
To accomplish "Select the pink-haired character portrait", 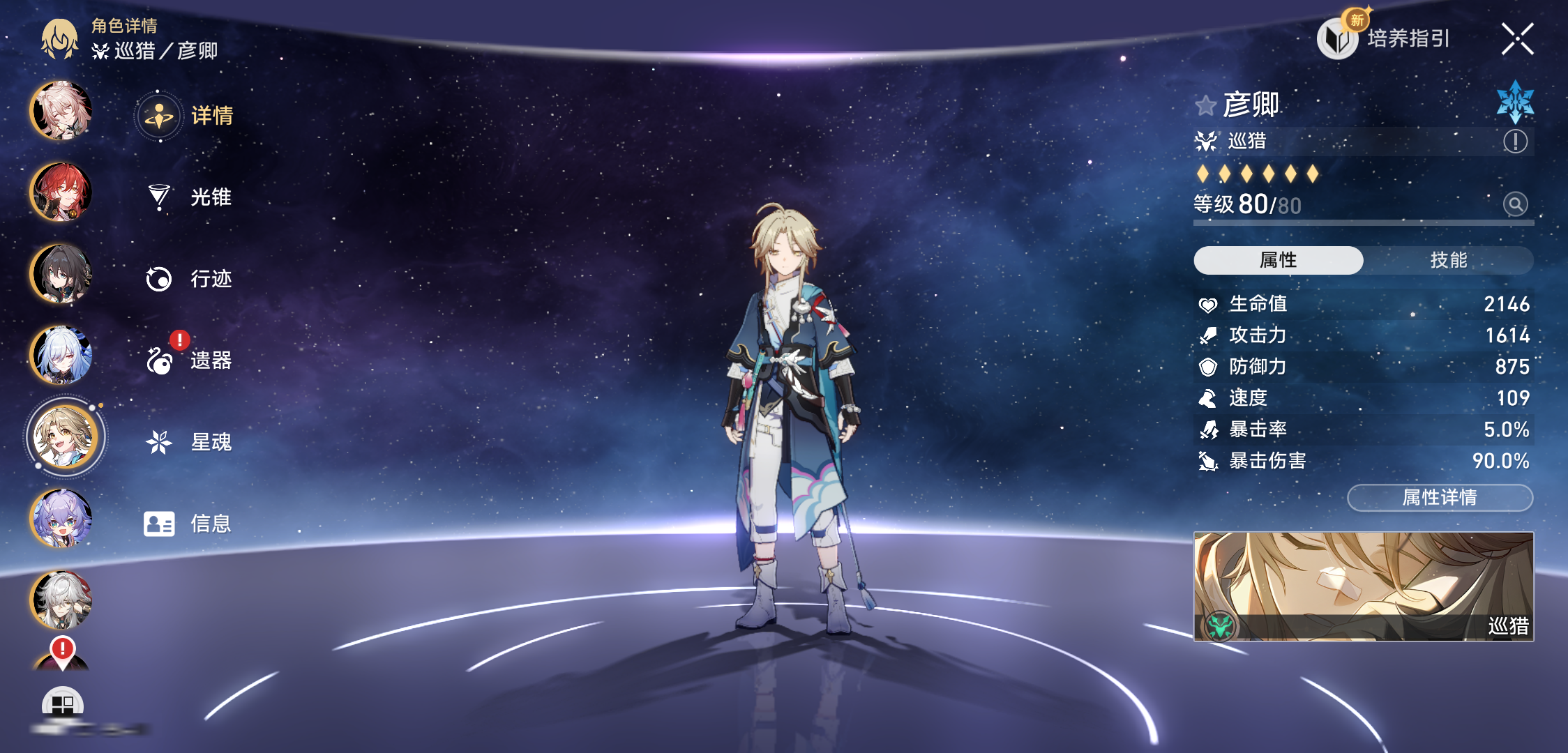I will (61, 110).
